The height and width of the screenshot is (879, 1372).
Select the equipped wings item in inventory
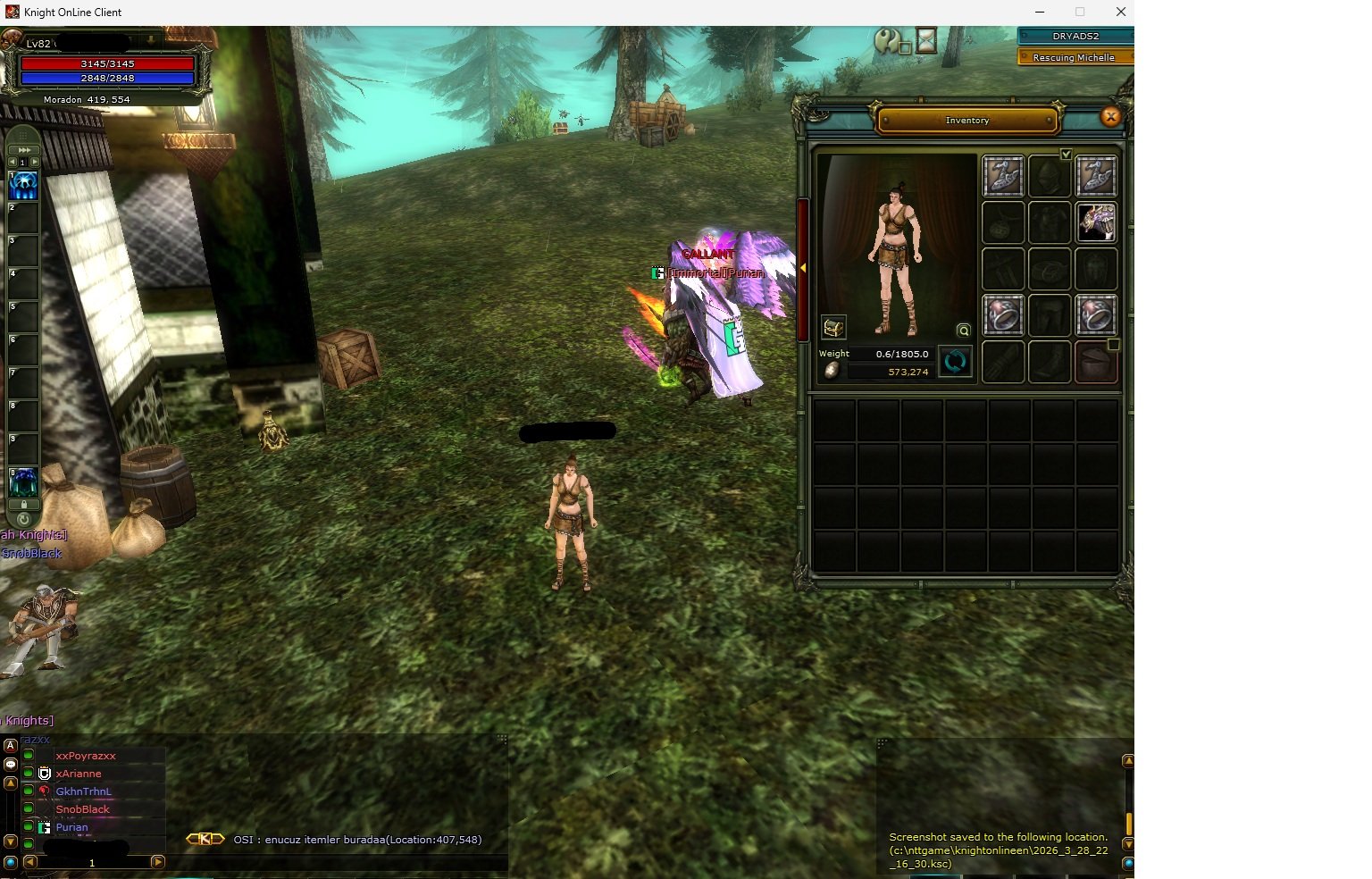pyautogui.click(x=1096, y=222)
